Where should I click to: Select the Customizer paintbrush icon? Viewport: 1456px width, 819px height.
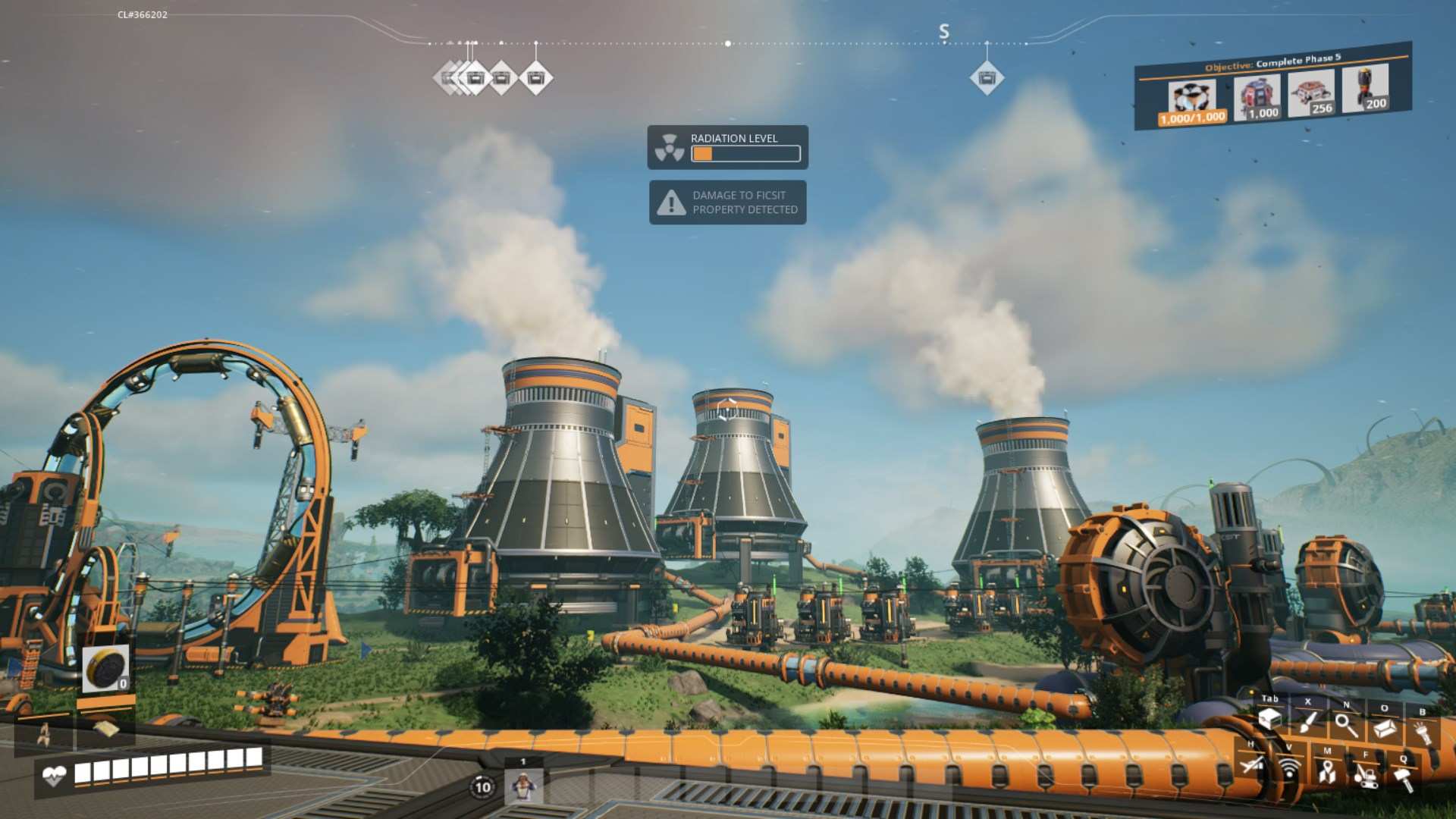pyautogui.click(x=1307, y=722)
